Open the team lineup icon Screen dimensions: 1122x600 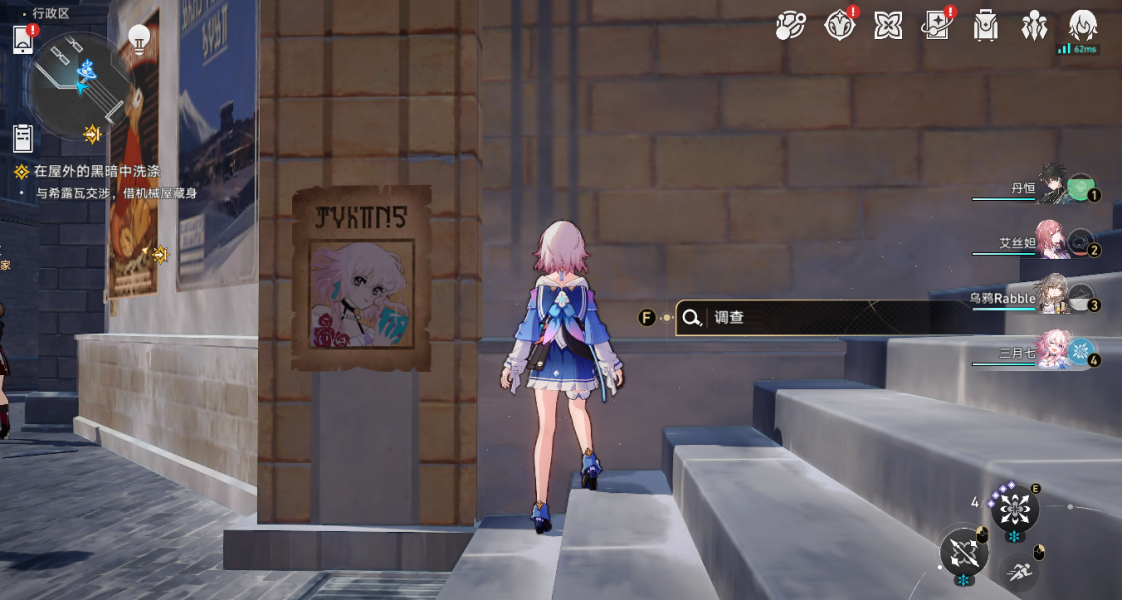1034,26
